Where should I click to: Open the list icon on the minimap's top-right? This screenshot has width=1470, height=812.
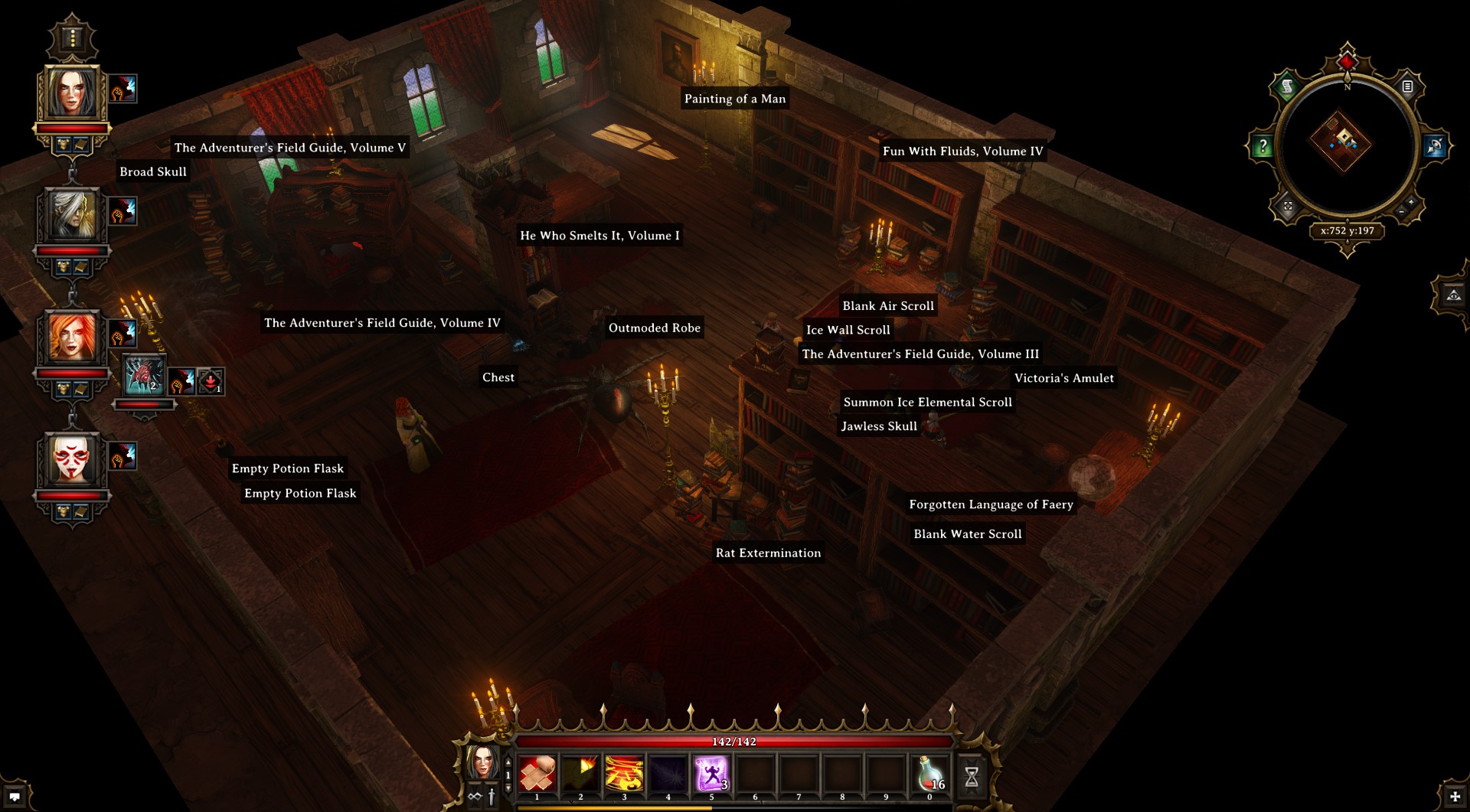(x=1407, y=86)
